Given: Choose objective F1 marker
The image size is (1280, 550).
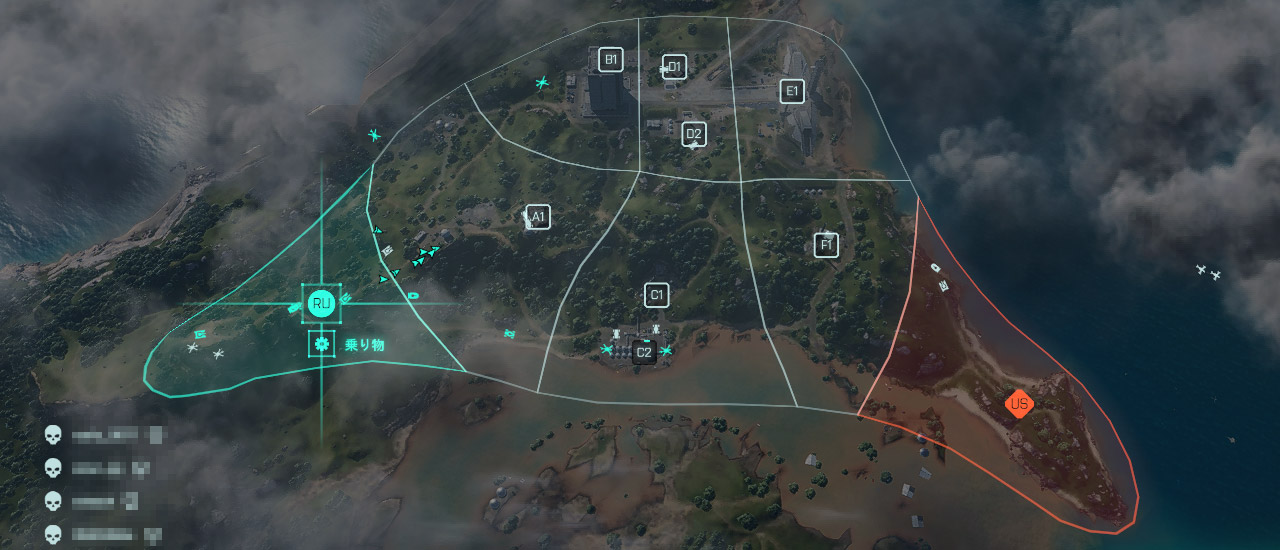Looking at the screenshot, I should pos(826,245).
